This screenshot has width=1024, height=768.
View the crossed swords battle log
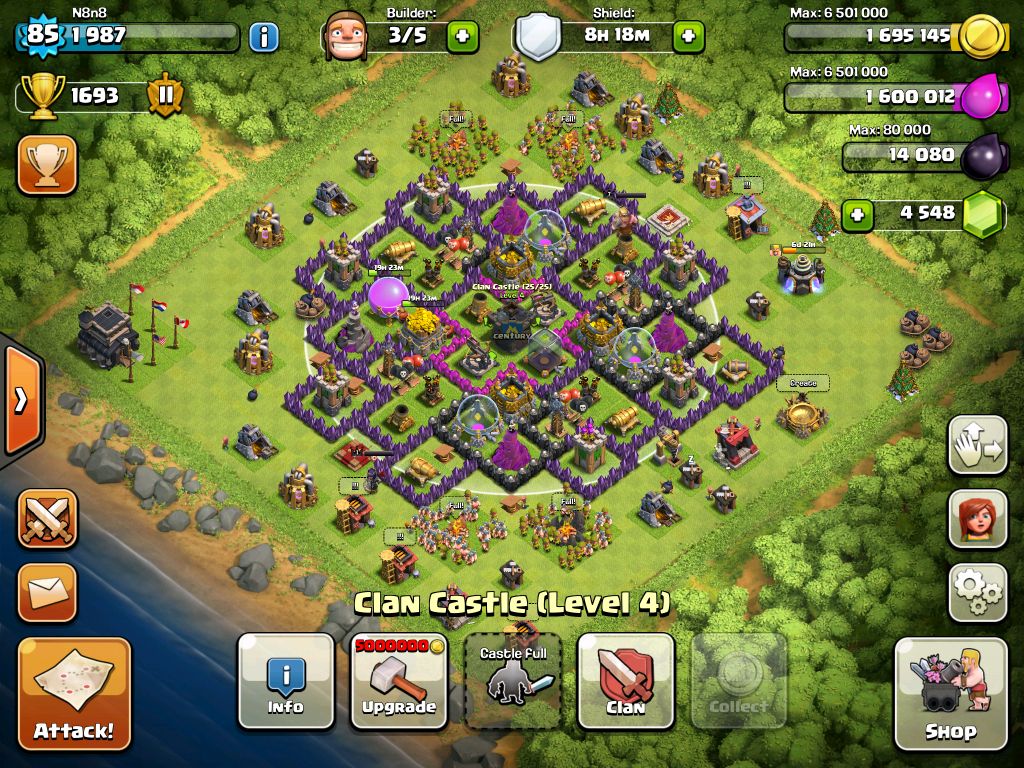click(47, 519)
